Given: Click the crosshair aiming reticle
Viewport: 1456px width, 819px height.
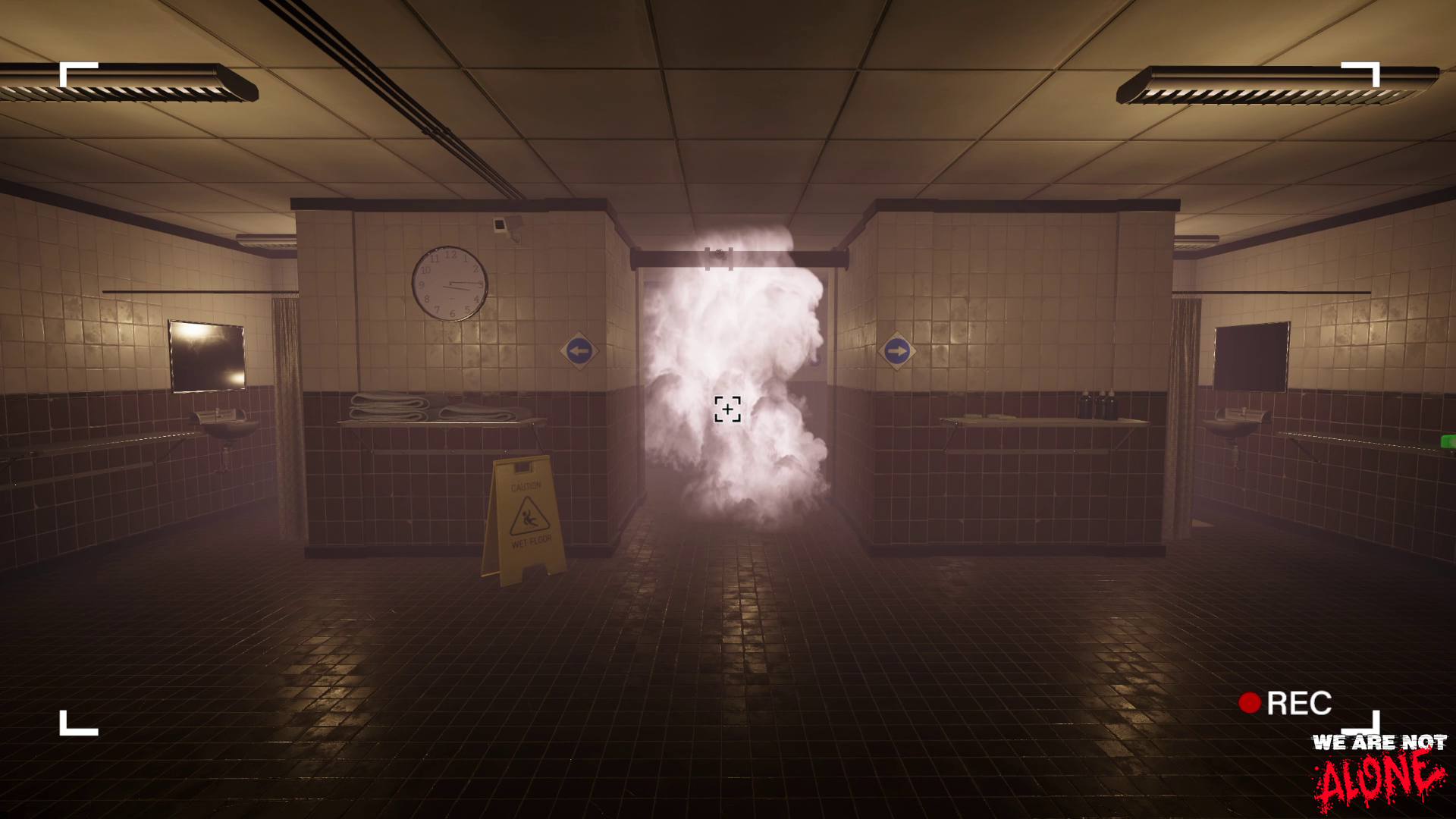Looking at the screenshot, I should coord(729,409).
